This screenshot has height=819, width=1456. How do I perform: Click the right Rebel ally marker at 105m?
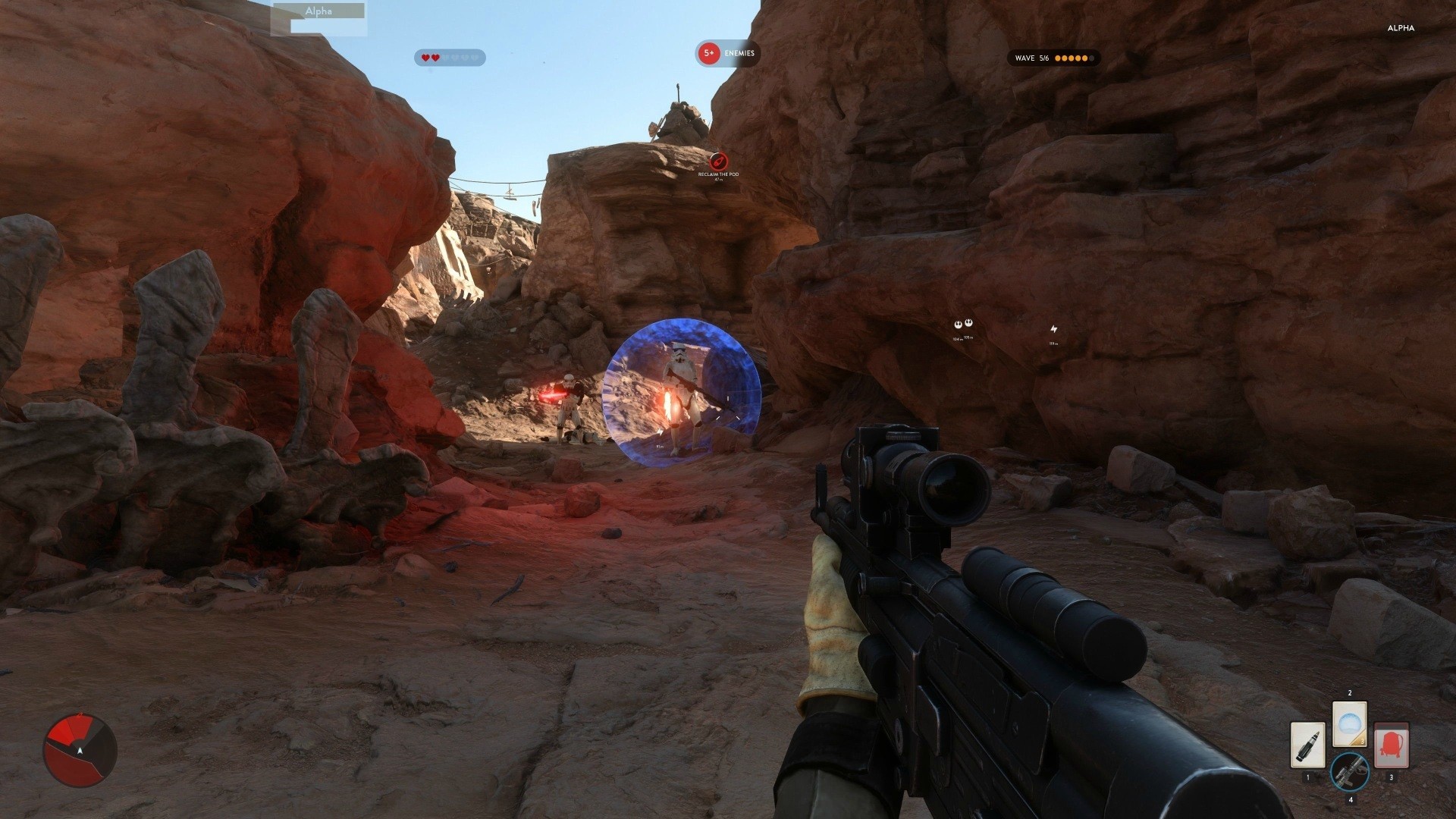point(968,322)
